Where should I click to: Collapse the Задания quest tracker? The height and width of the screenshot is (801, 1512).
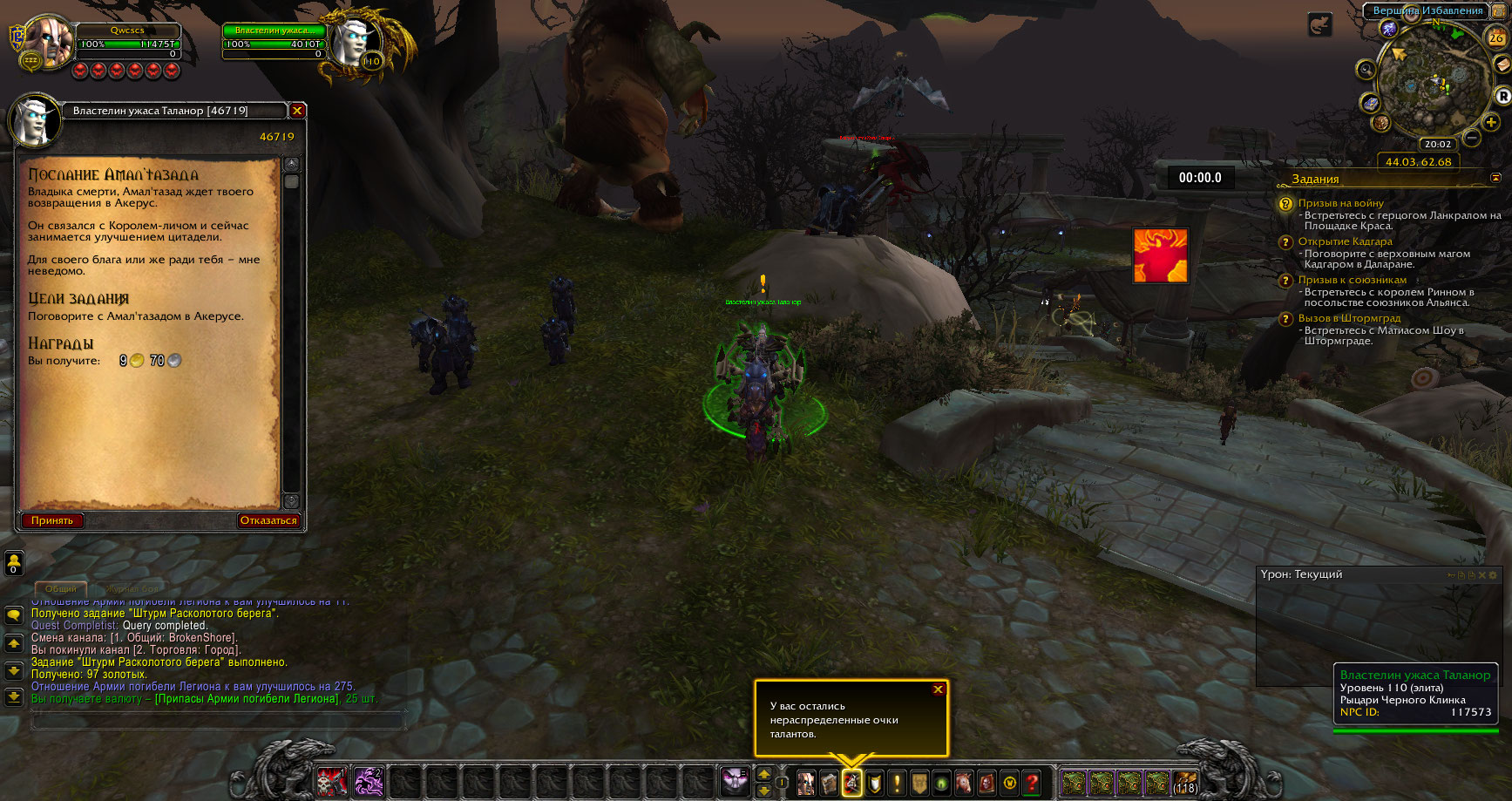1496,178
